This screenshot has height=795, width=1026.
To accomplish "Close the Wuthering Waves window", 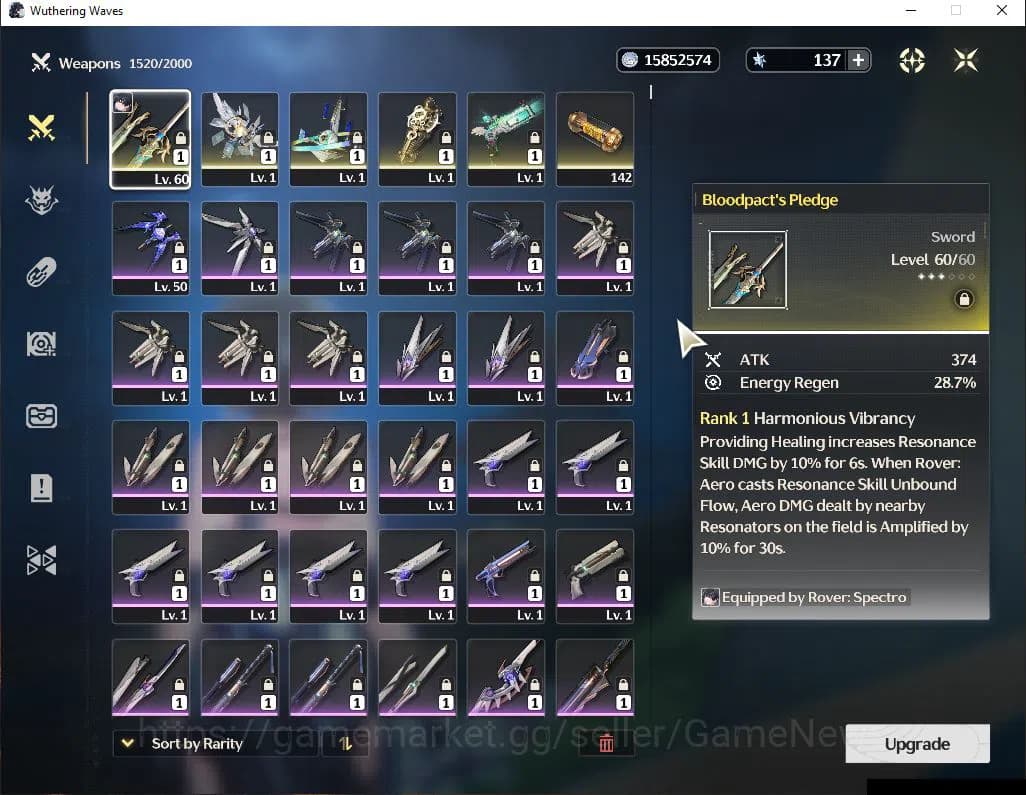I will (1002, 11).
